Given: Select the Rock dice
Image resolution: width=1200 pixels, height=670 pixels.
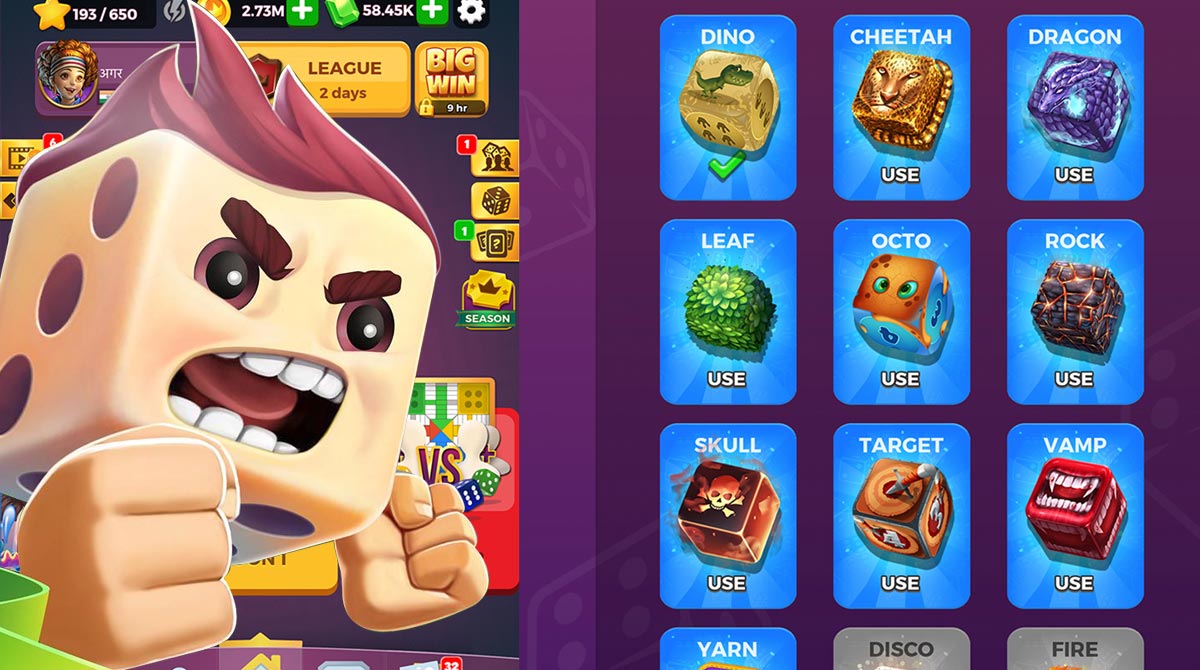Looking at the screenshot, I should [1074, 379].
